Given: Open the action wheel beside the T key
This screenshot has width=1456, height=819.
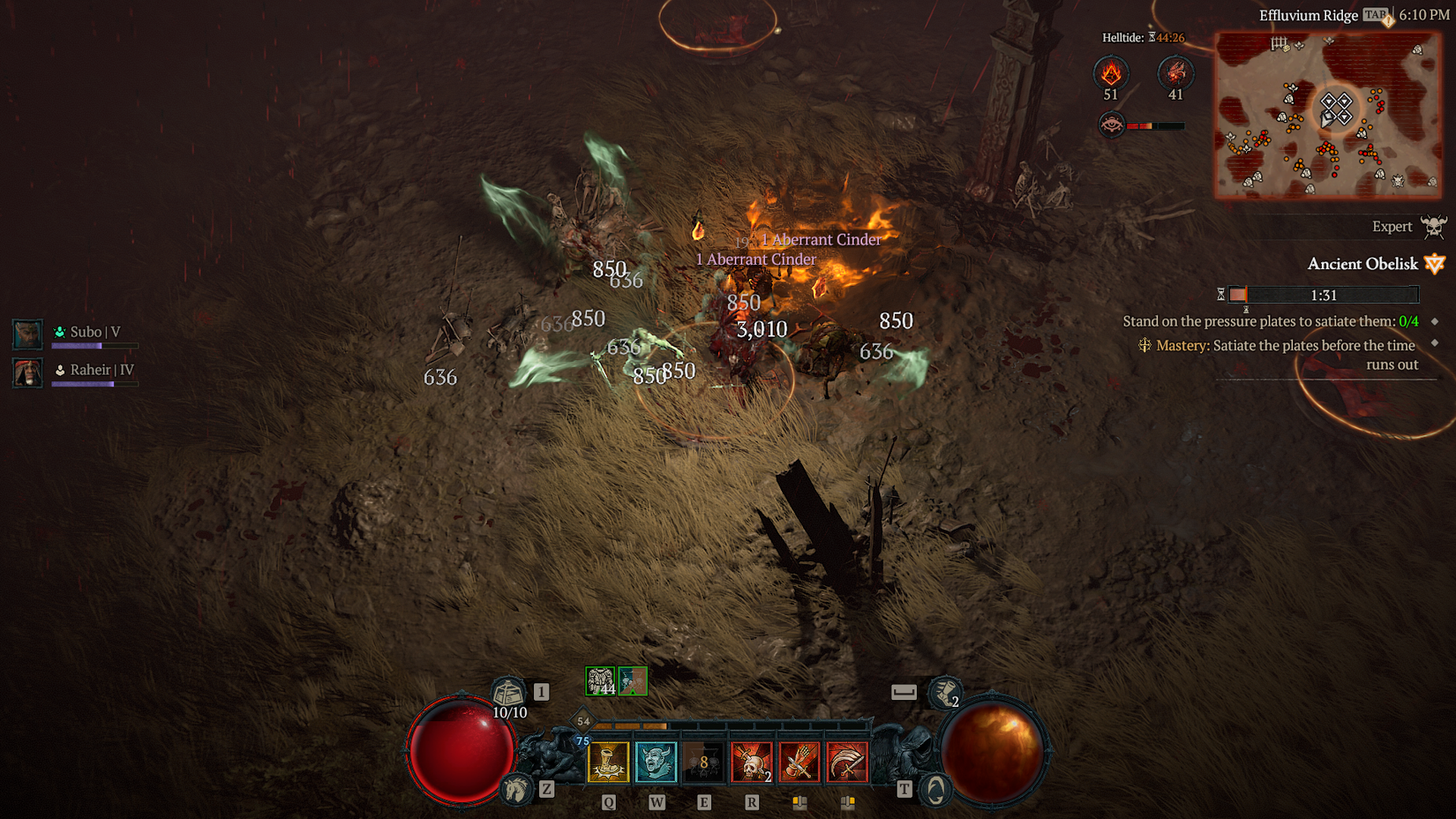Looking at the screenshot, I should 936,788.
